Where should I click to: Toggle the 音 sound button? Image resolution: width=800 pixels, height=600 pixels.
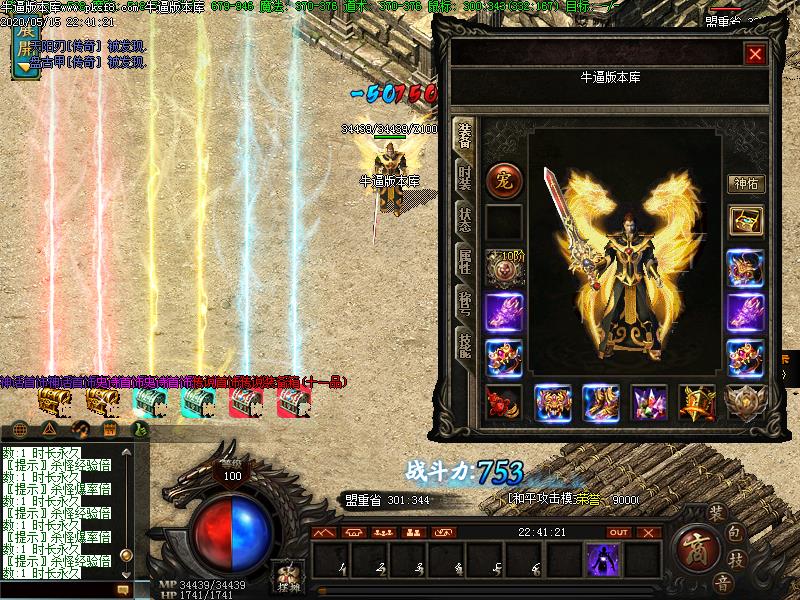[x=722, y=583]
